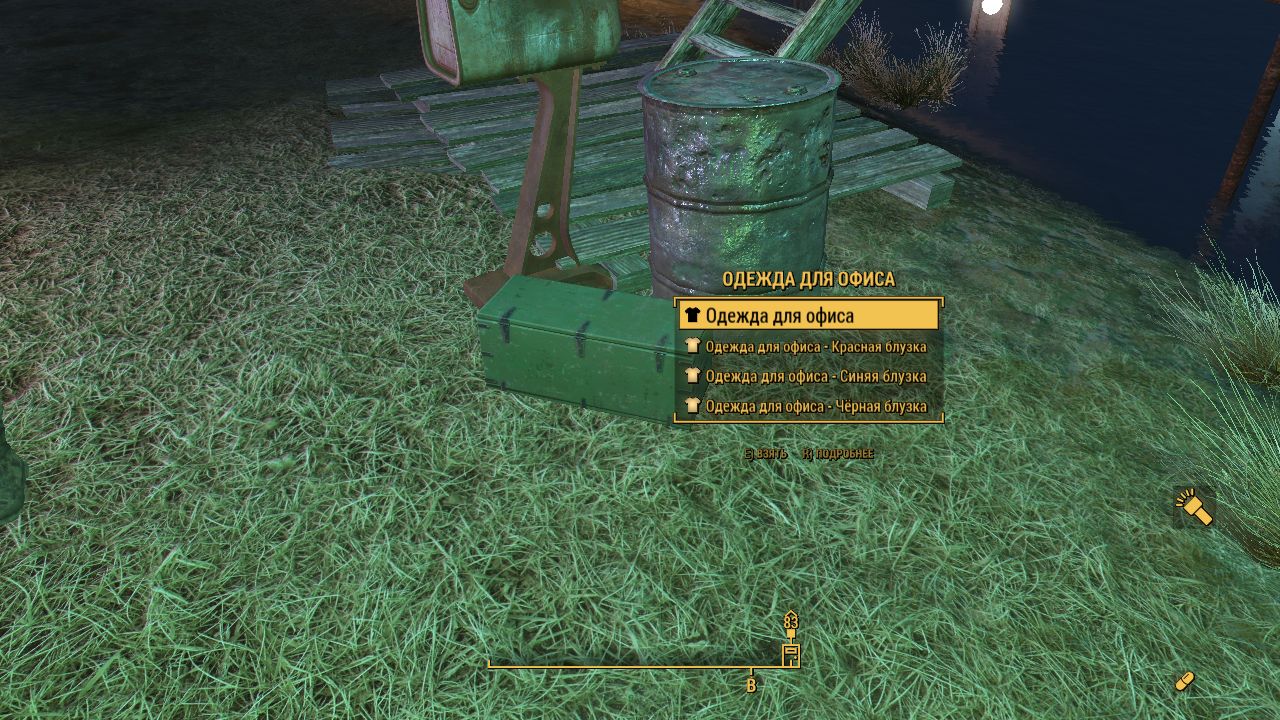
Task: Pick the Синяя блузка office outfit row
Action: click(808, 377)
